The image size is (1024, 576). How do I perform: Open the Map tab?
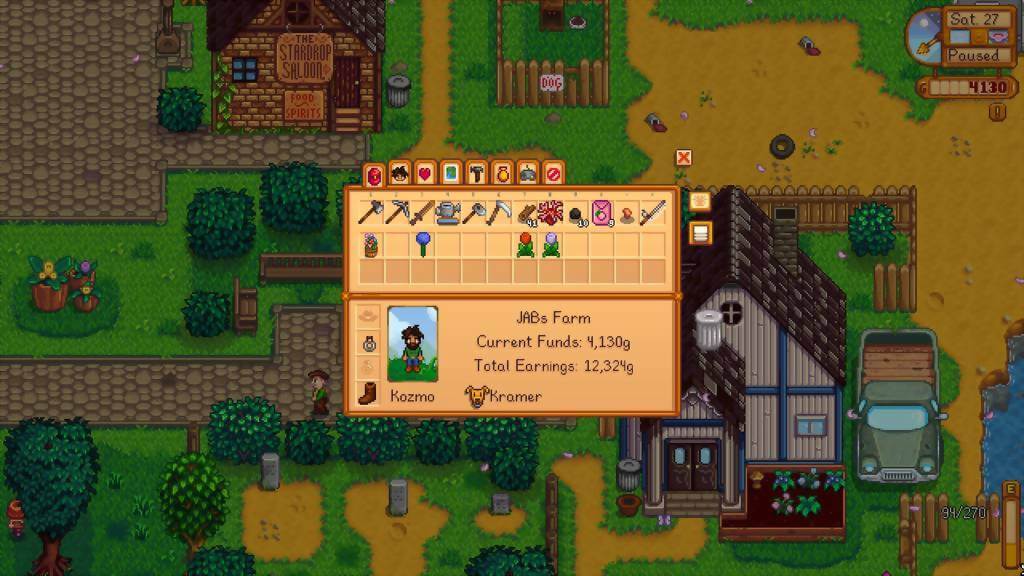[450, 174]
